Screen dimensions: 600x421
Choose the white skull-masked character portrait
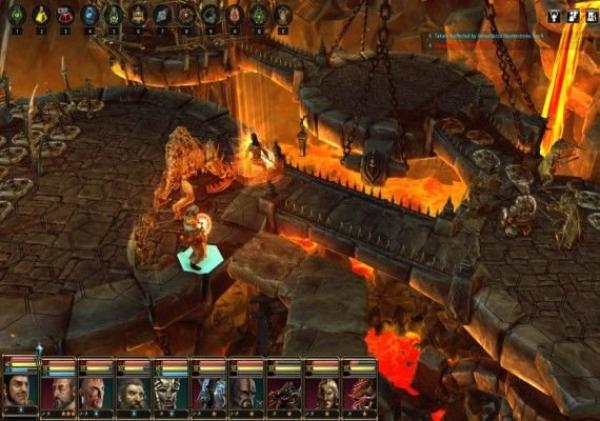[x=172, y=389]
